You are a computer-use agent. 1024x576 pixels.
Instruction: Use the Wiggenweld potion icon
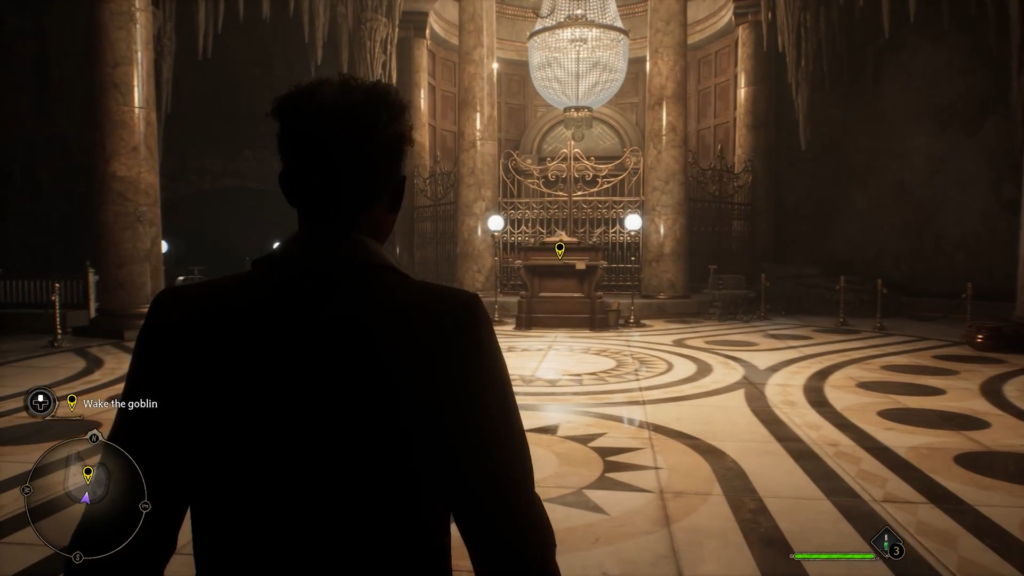tap(886, 543)
